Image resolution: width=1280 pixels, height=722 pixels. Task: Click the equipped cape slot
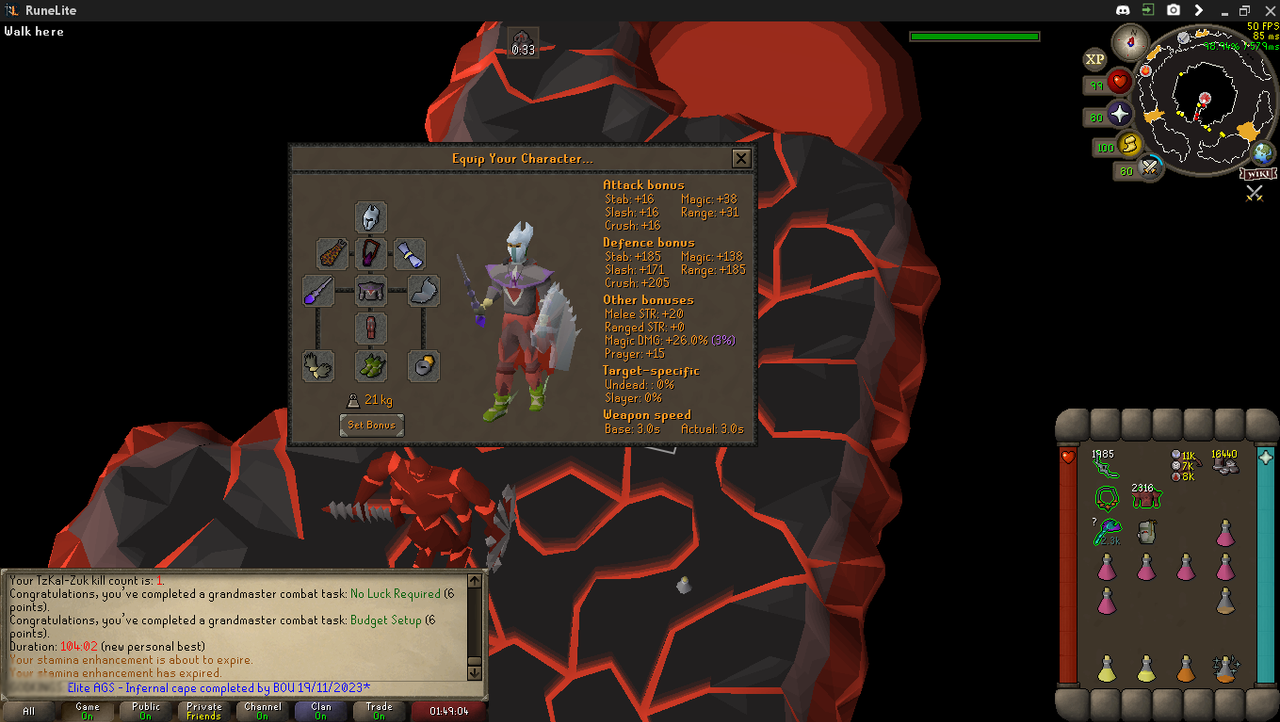pos(332,253)
